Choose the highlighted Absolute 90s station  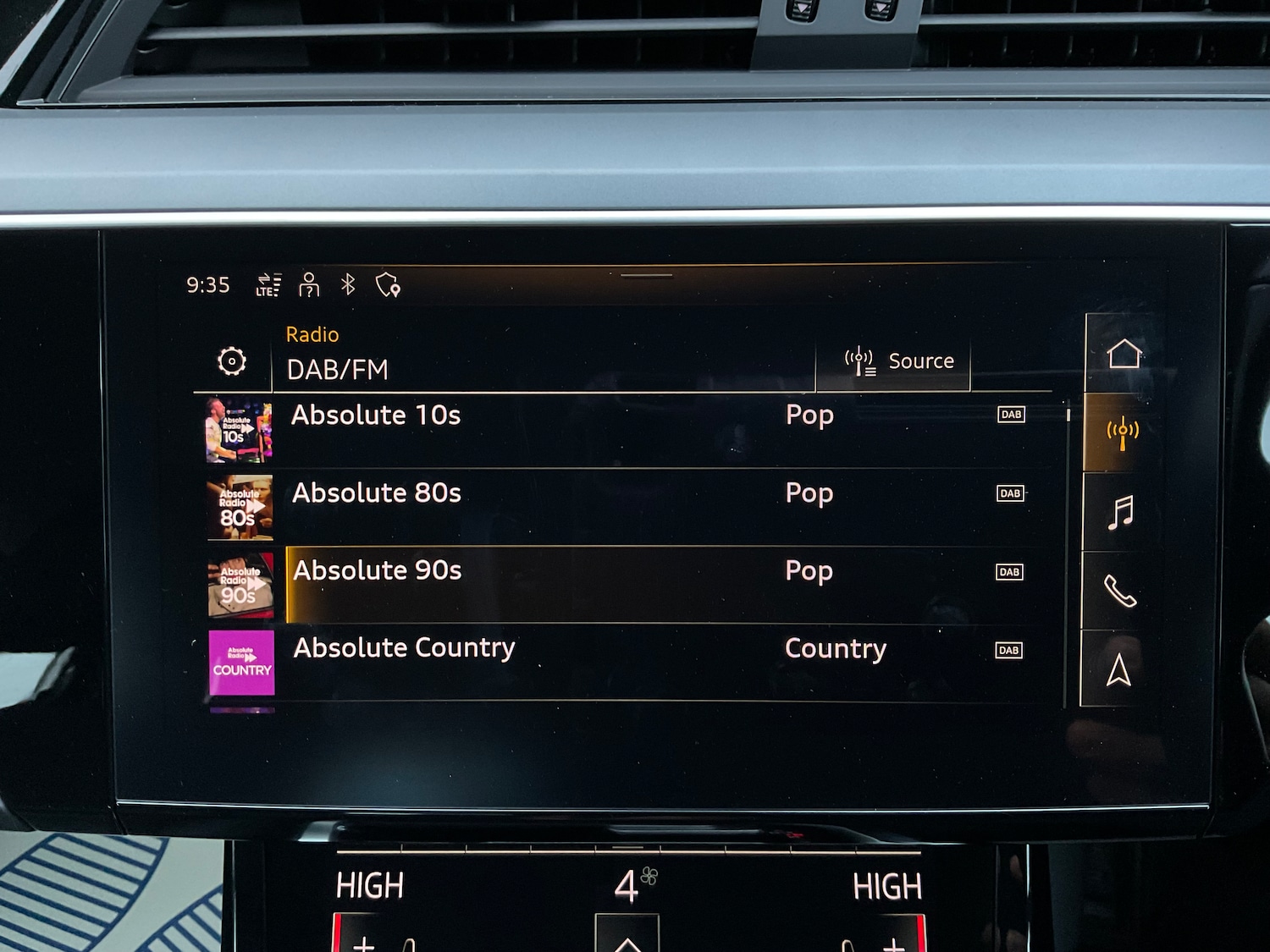point(378,571)
